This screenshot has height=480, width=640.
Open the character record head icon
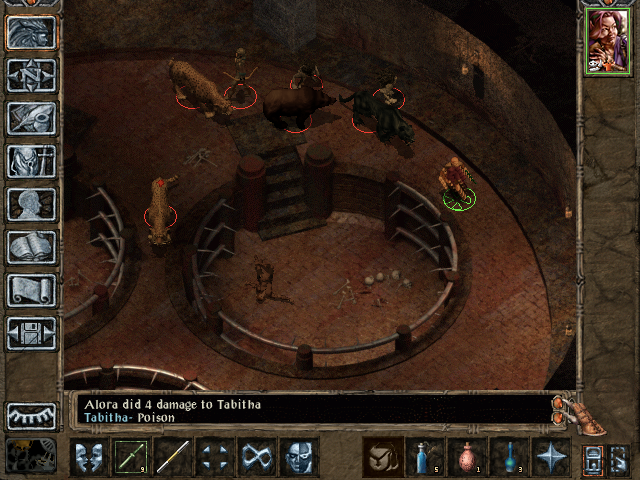point(31,204)
